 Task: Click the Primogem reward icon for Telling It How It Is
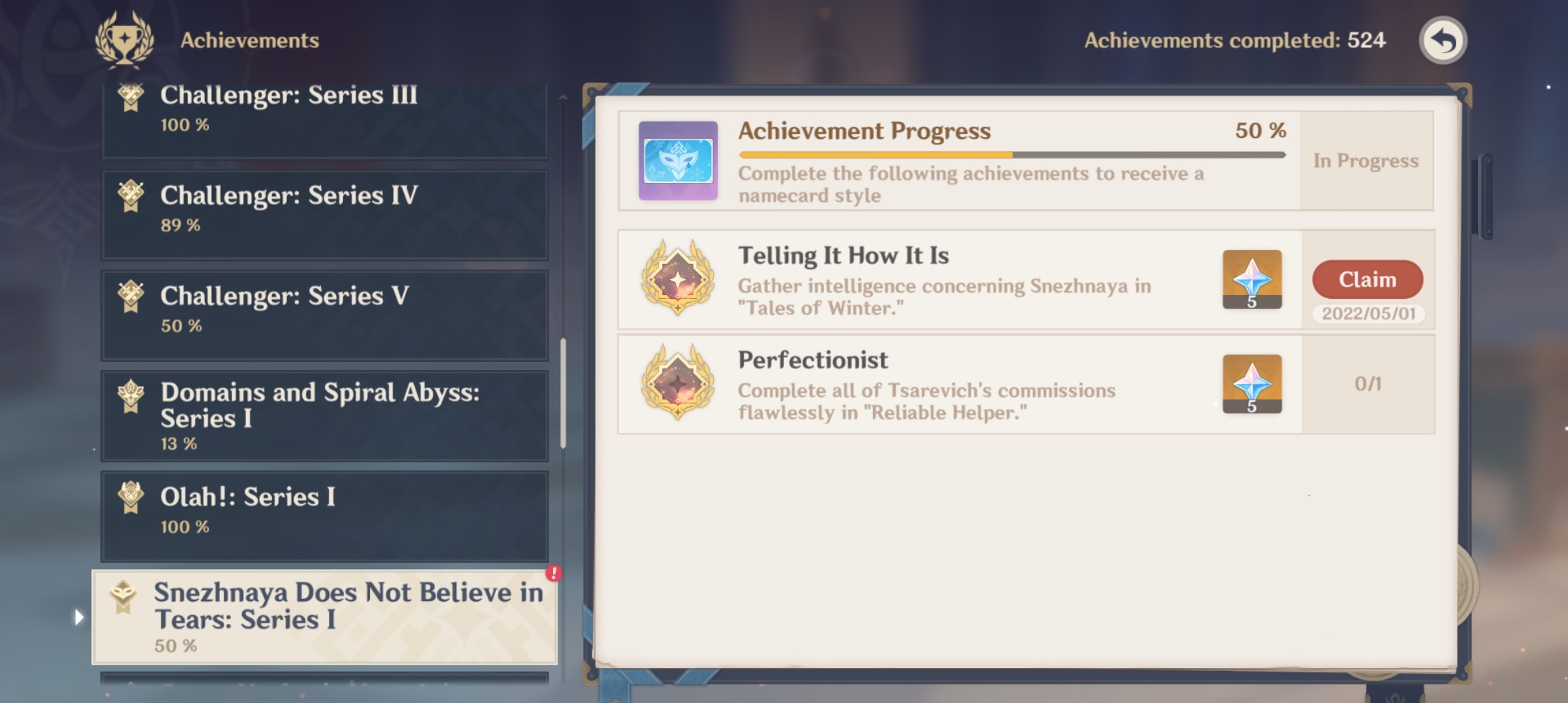tap(1252, 280)
